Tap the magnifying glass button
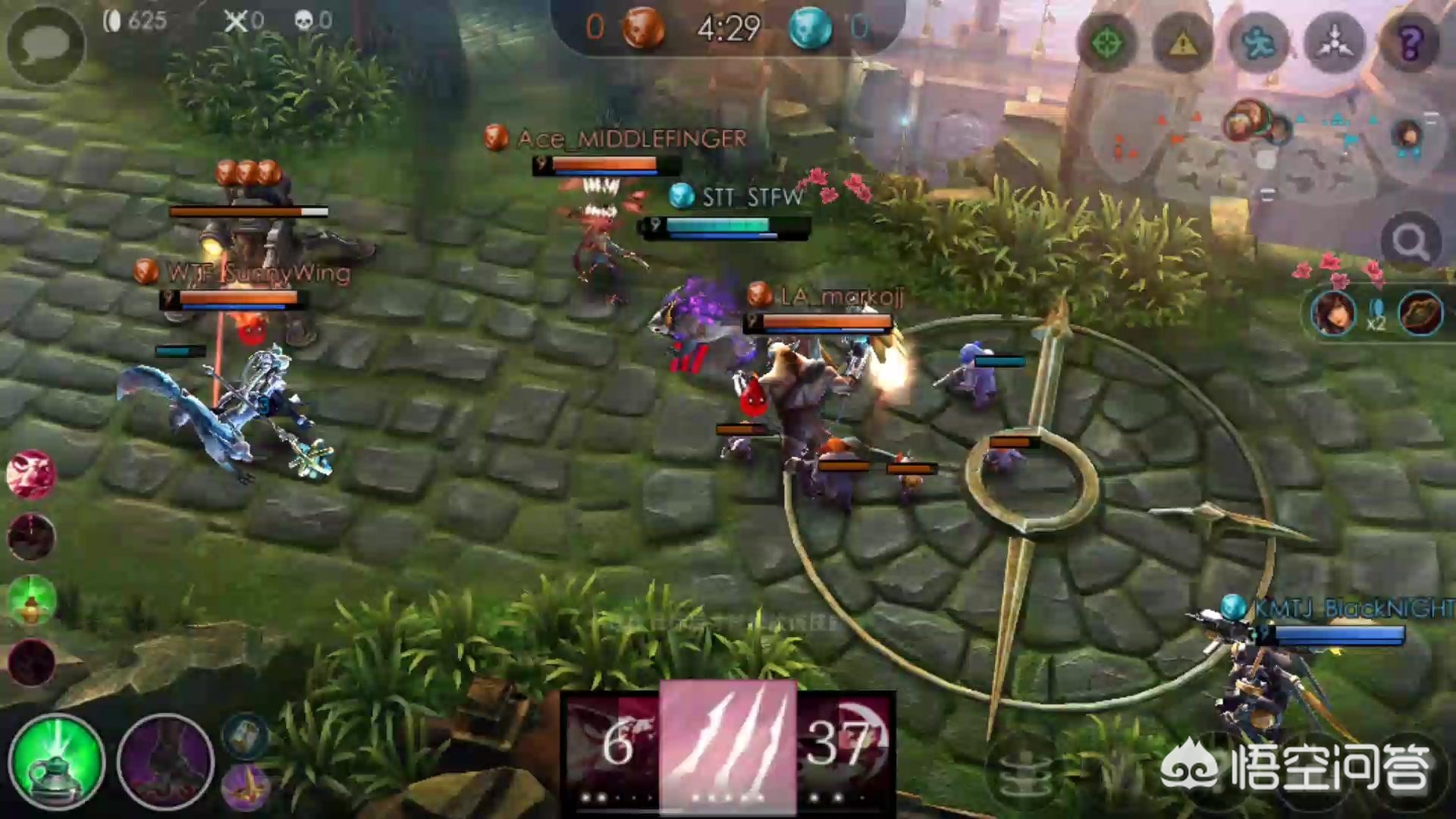This screenshot has width=1456, height=819. 1410,243
